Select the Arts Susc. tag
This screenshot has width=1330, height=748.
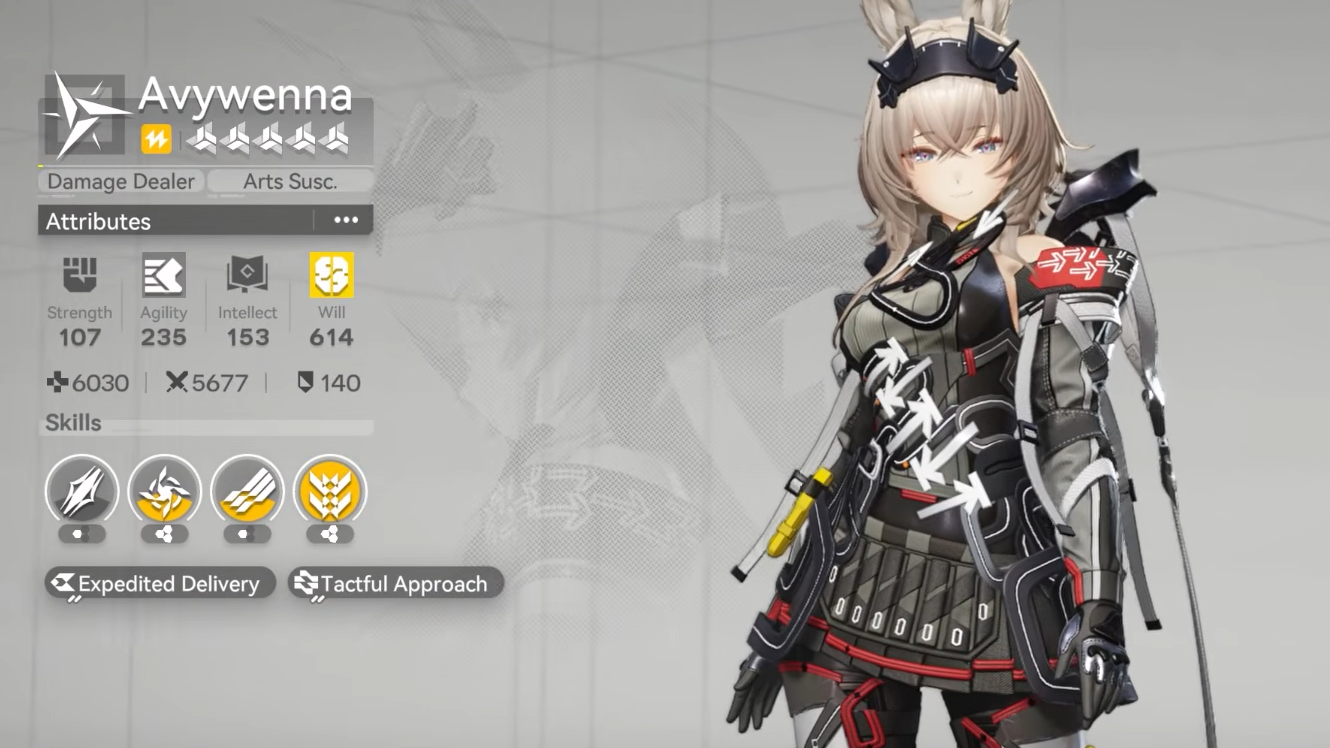290,182
